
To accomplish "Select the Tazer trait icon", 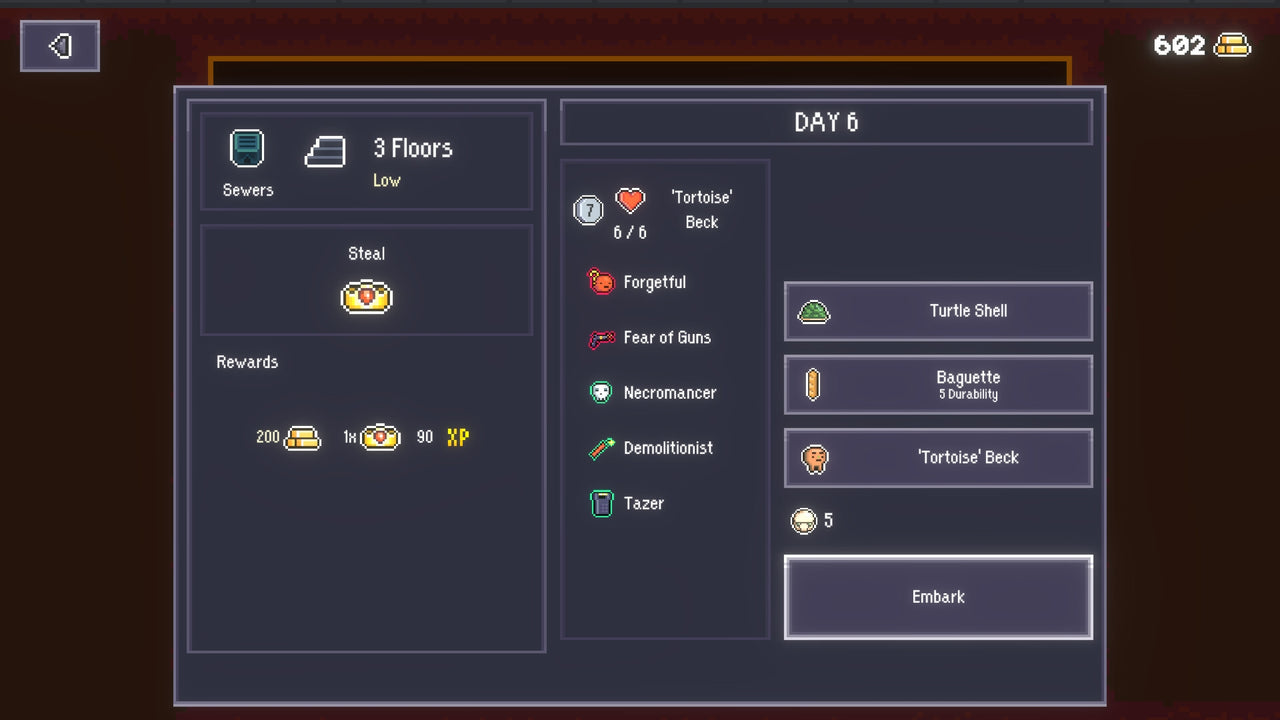I will coord(601,503).
